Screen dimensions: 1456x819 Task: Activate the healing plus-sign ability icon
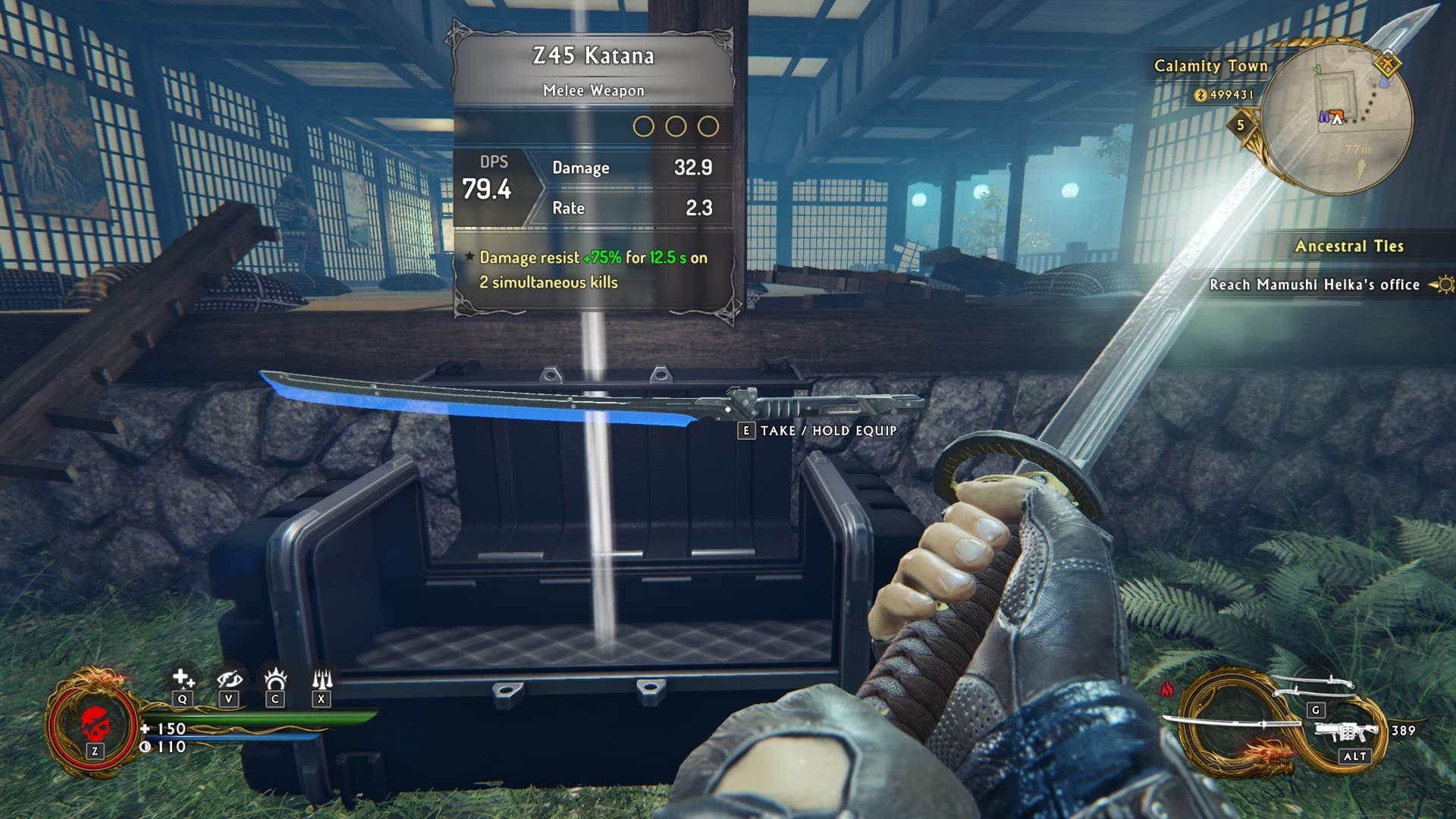click(x=183, y=678)
